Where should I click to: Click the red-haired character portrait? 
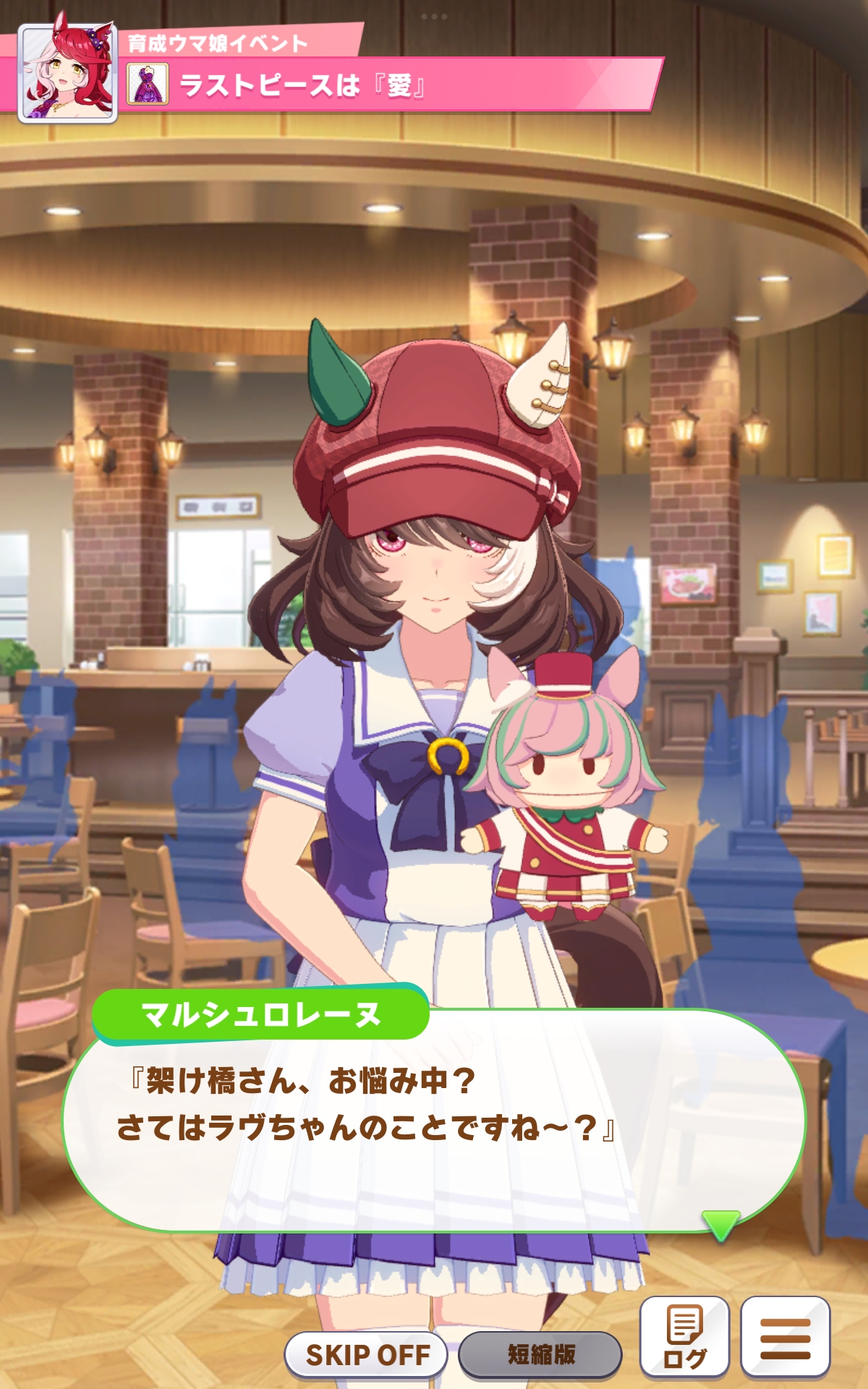click(x=68, y=72)
